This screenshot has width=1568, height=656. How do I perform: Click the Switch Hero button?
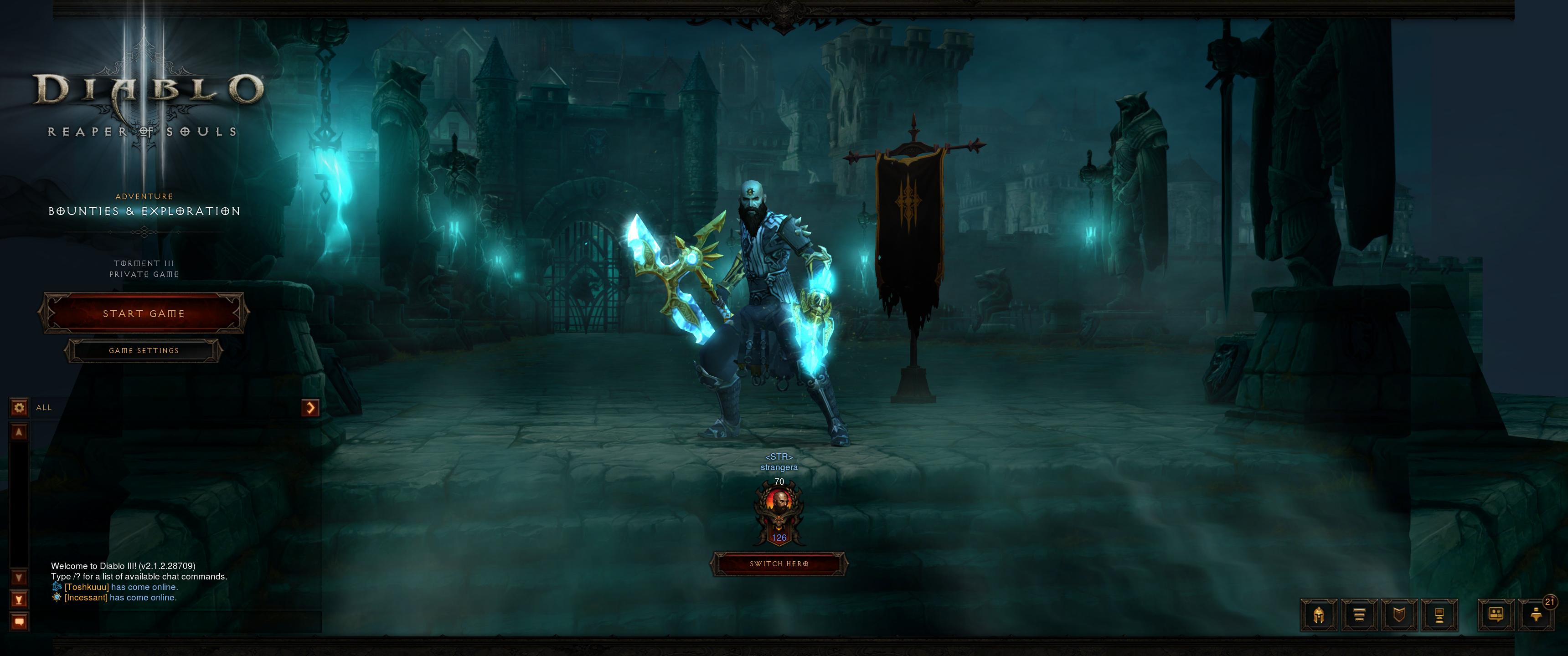(x=779, y=564)
